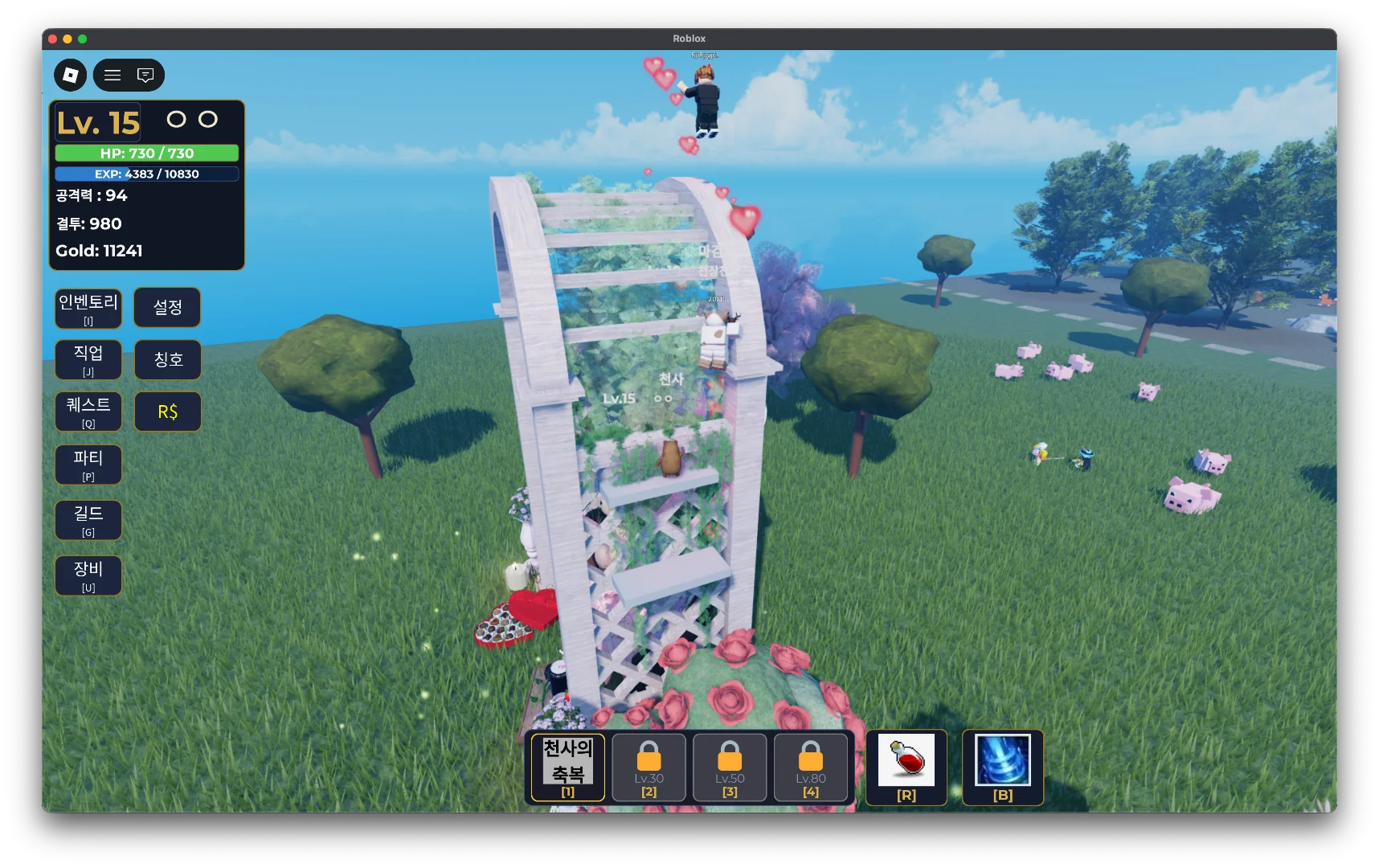The image size is (1379, 868).
Task: Show the 퀘스트 quest log
Action: click(88, 411)
